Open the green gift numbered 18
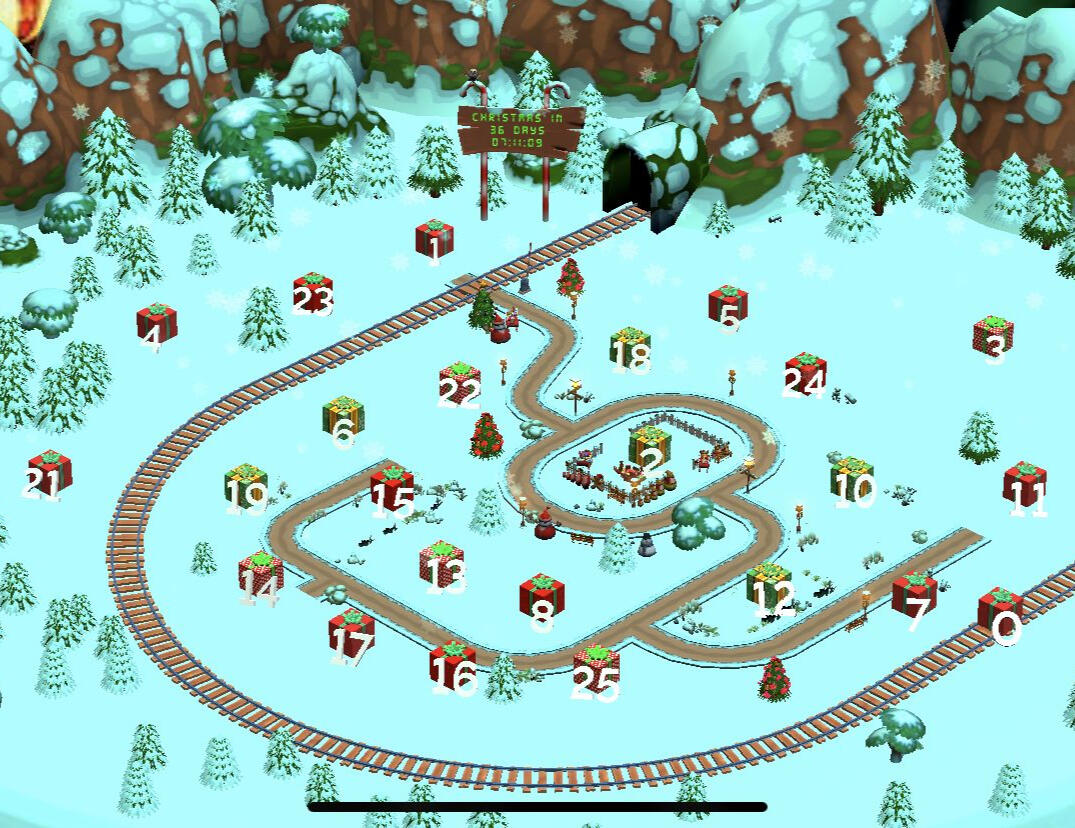This screenshot has width=1075, height=828. click(x=630, y=348)
